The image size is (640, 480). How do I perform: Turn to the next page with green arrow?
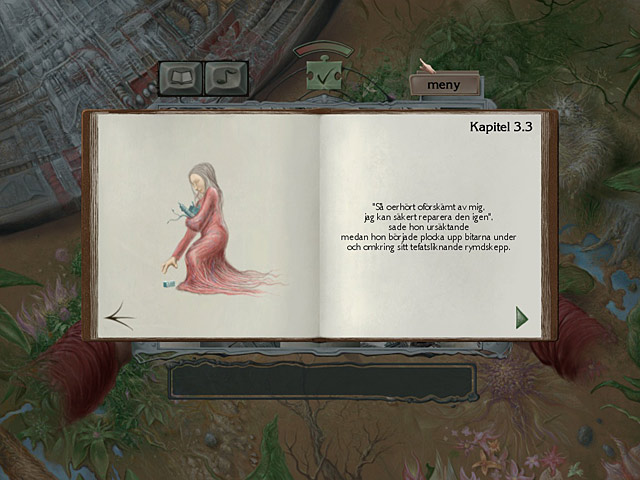point(522,318)
